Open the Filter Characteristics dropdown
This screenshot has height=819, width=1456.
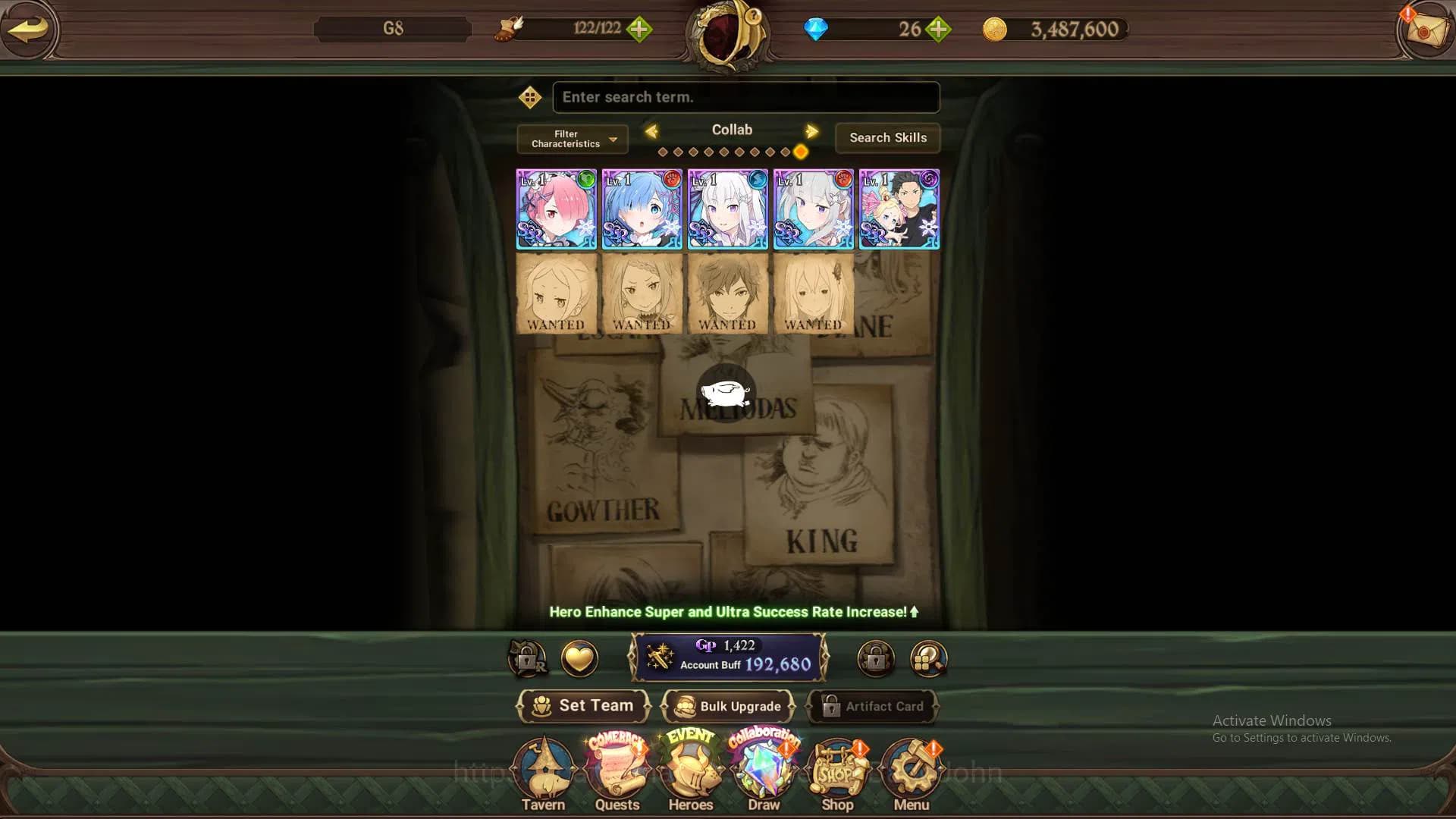click(x=571, y=139)
